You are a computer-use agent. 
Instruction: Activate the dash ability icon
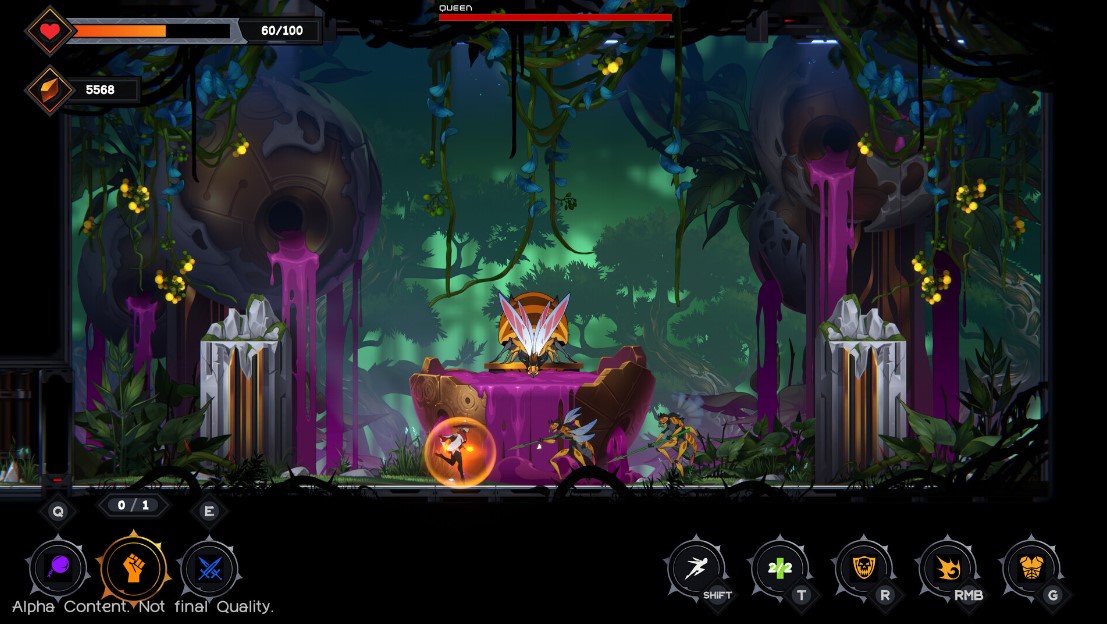click(696, 570)
